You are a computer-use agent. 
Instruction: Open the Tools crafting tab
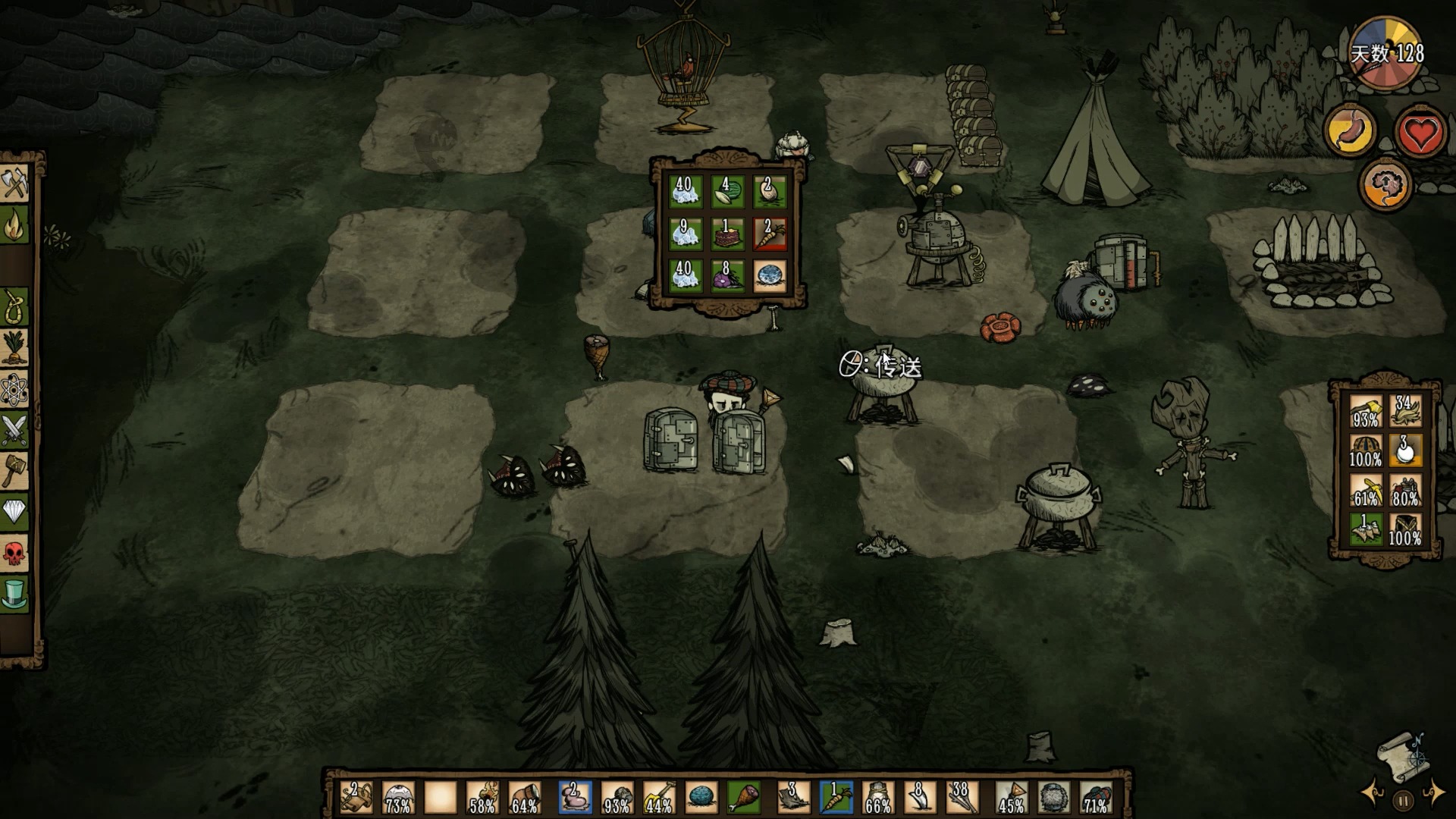[14, 183]
